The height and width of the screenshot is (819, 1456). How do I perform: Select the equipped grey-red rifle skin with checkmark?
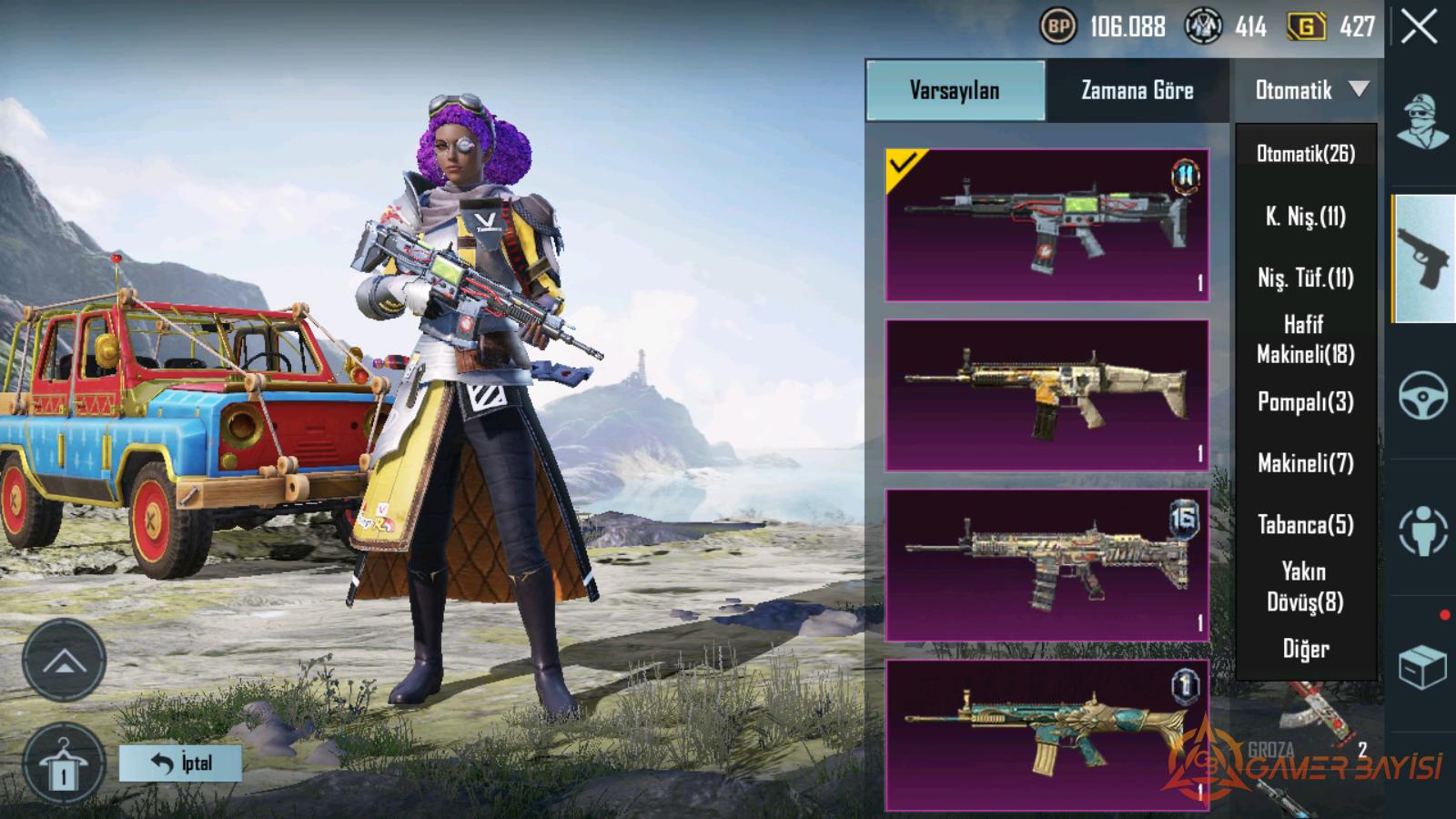tap(1046, 225)
